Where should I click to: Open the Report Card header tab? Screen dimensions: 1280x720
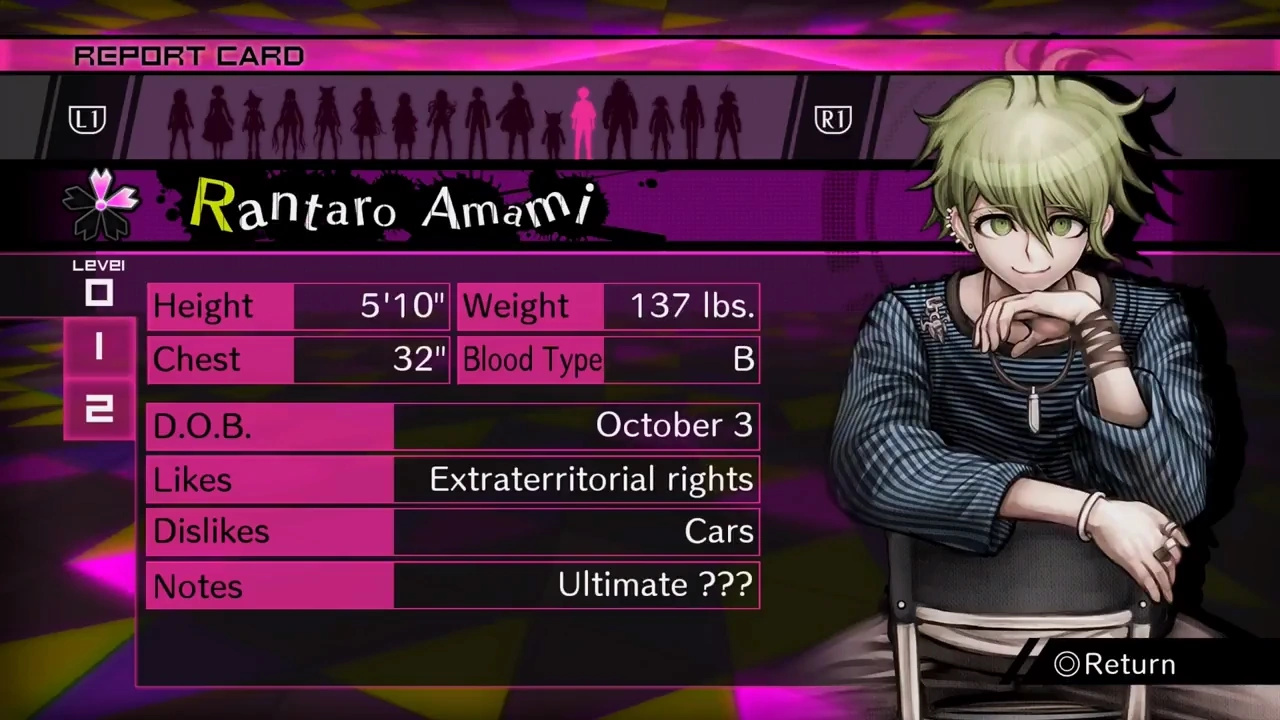click(x=188, y=56)
